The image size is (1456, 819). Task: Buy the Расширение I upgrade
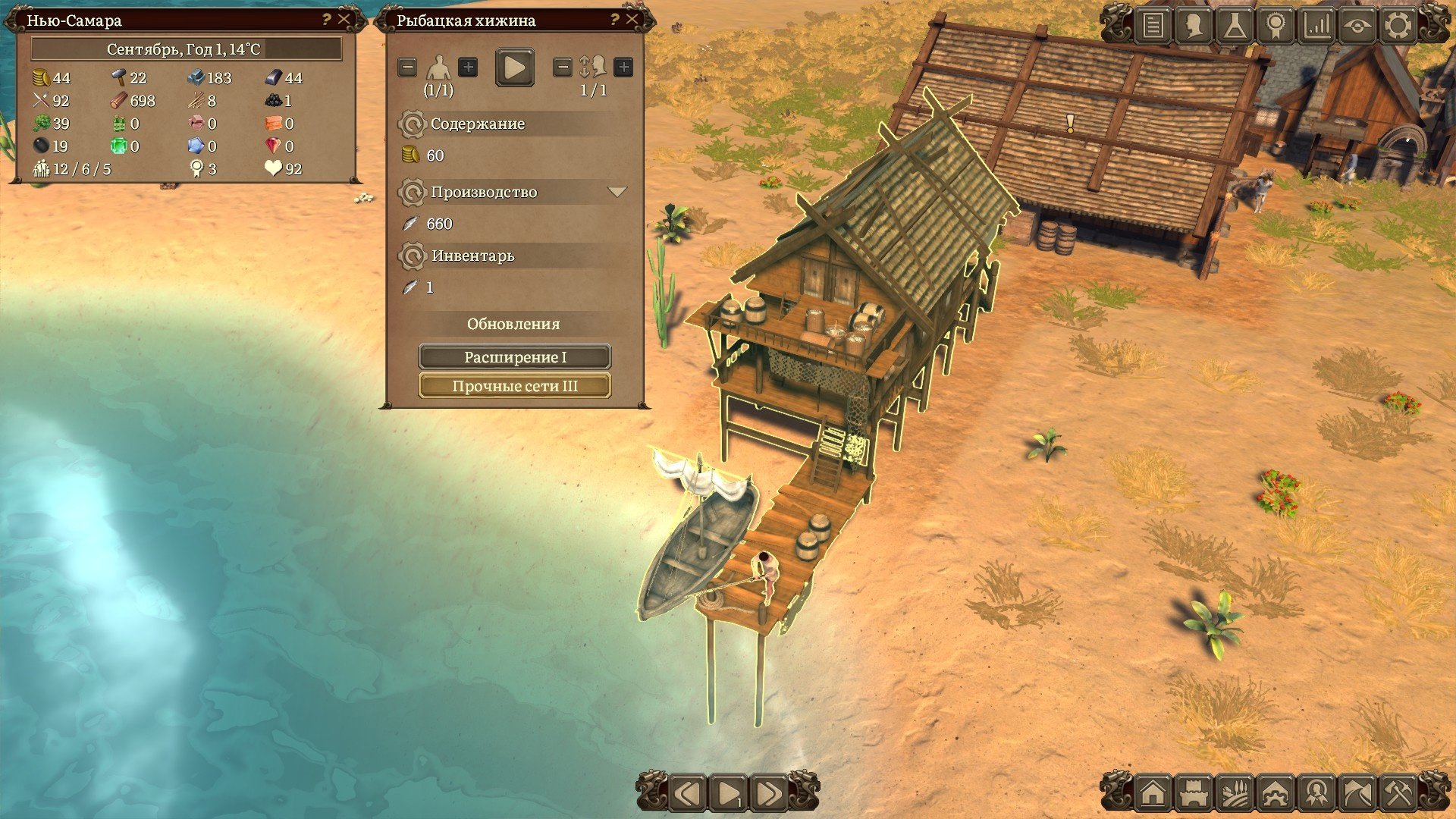(515, 357)
